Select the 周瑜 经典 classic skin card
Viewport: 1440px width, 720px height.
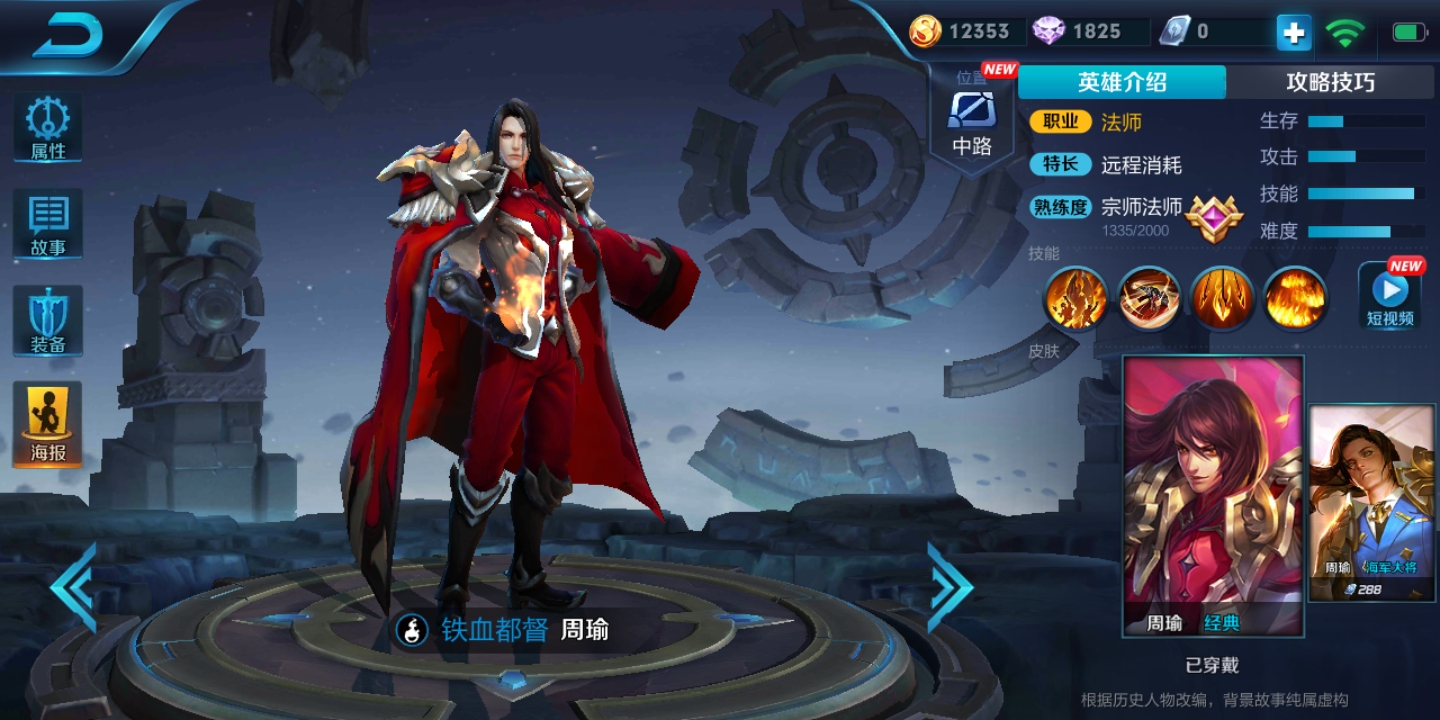tap(1213, 496)
